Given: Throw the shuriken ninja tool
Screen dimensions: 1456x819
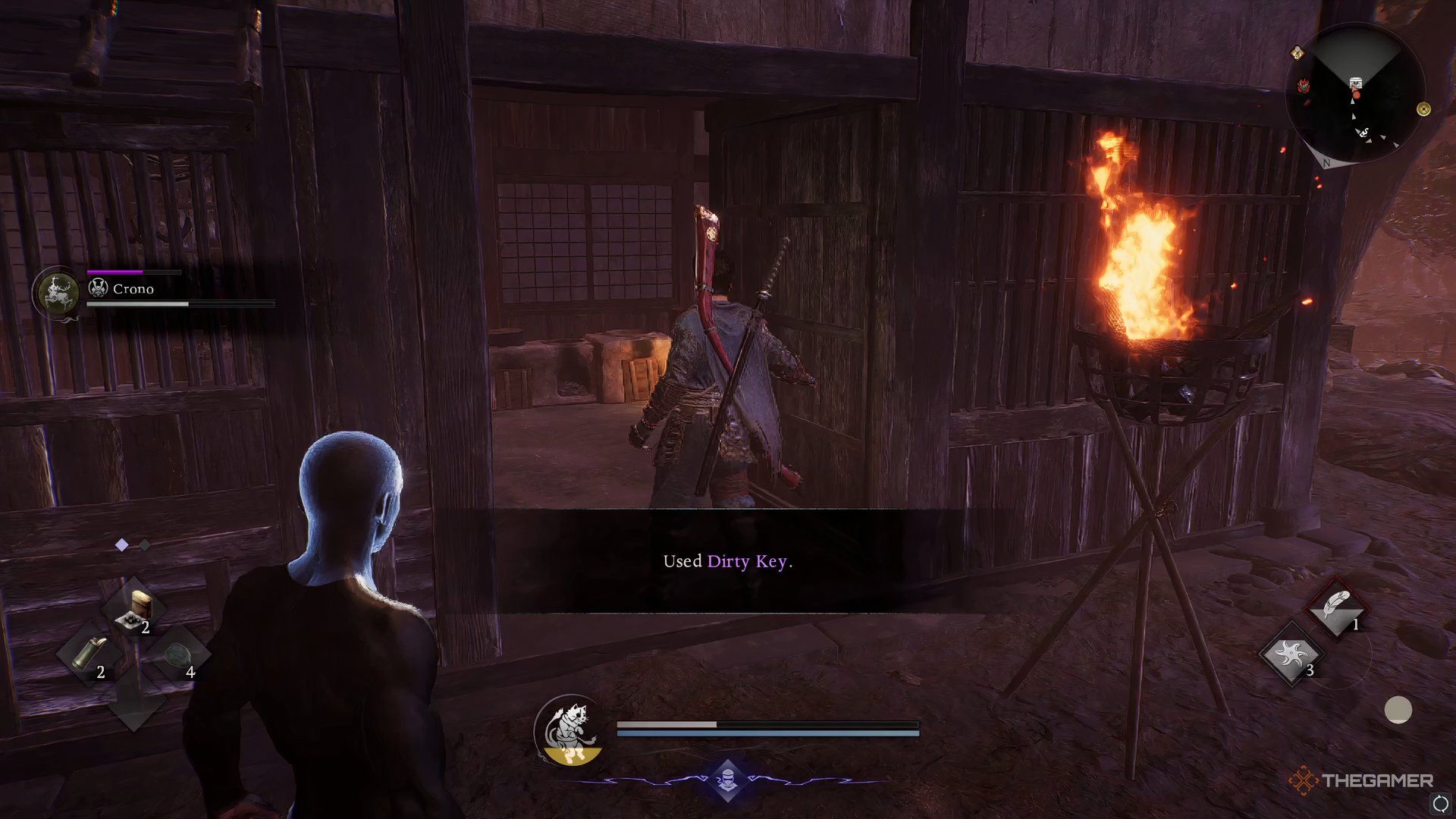Looking at the screenshot, I should coord(1290,654).
